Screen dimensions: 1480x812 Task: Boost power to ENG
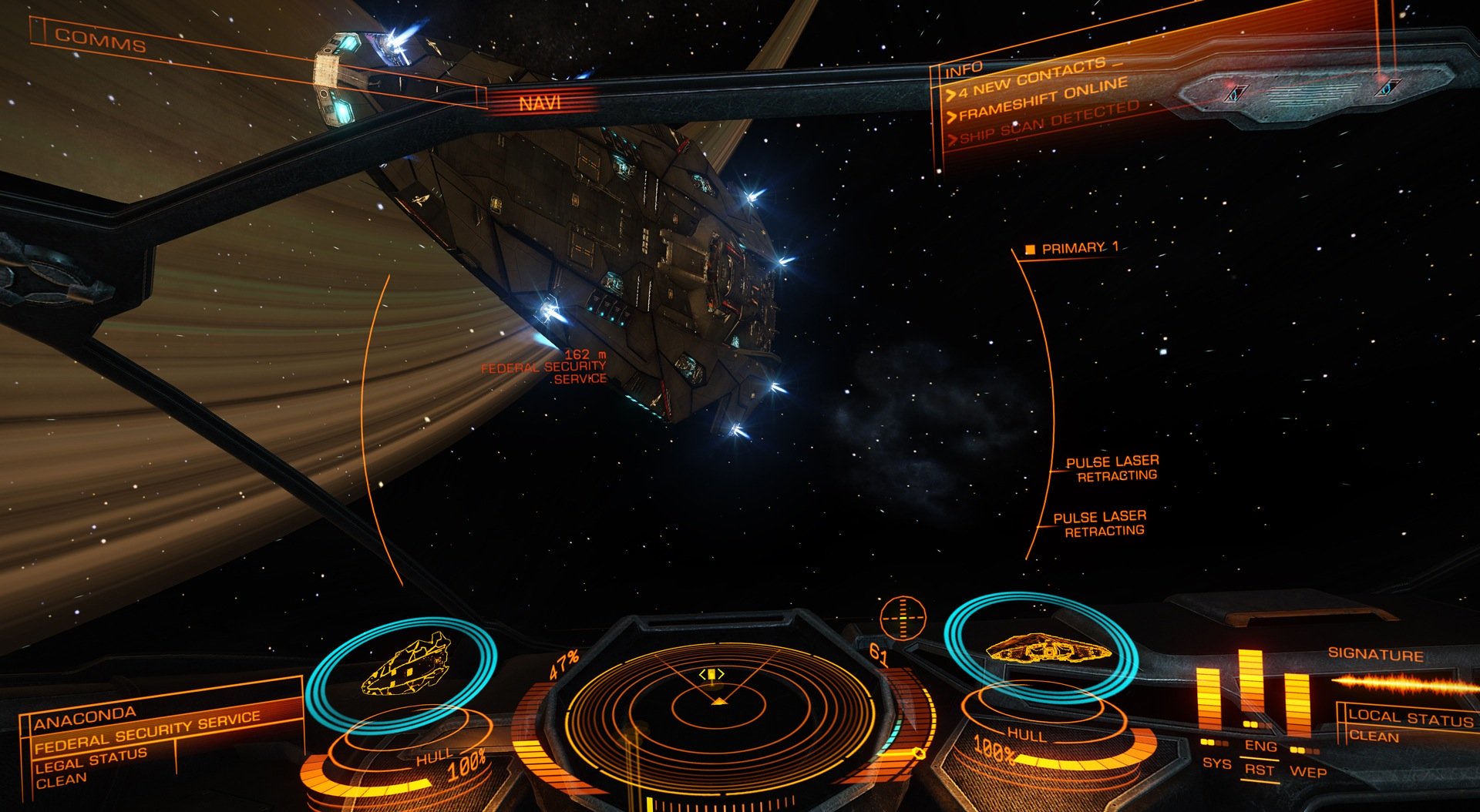(1260, 746)
